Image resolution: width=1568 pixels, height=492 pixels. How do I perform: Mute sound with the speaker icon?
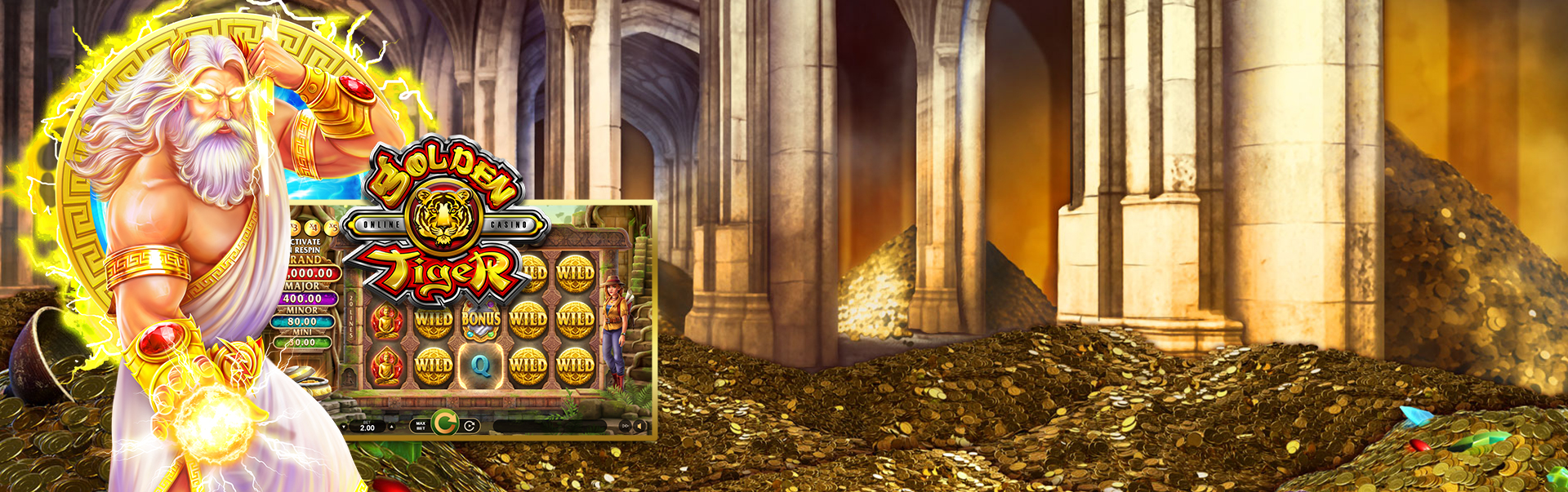(640, 426)
